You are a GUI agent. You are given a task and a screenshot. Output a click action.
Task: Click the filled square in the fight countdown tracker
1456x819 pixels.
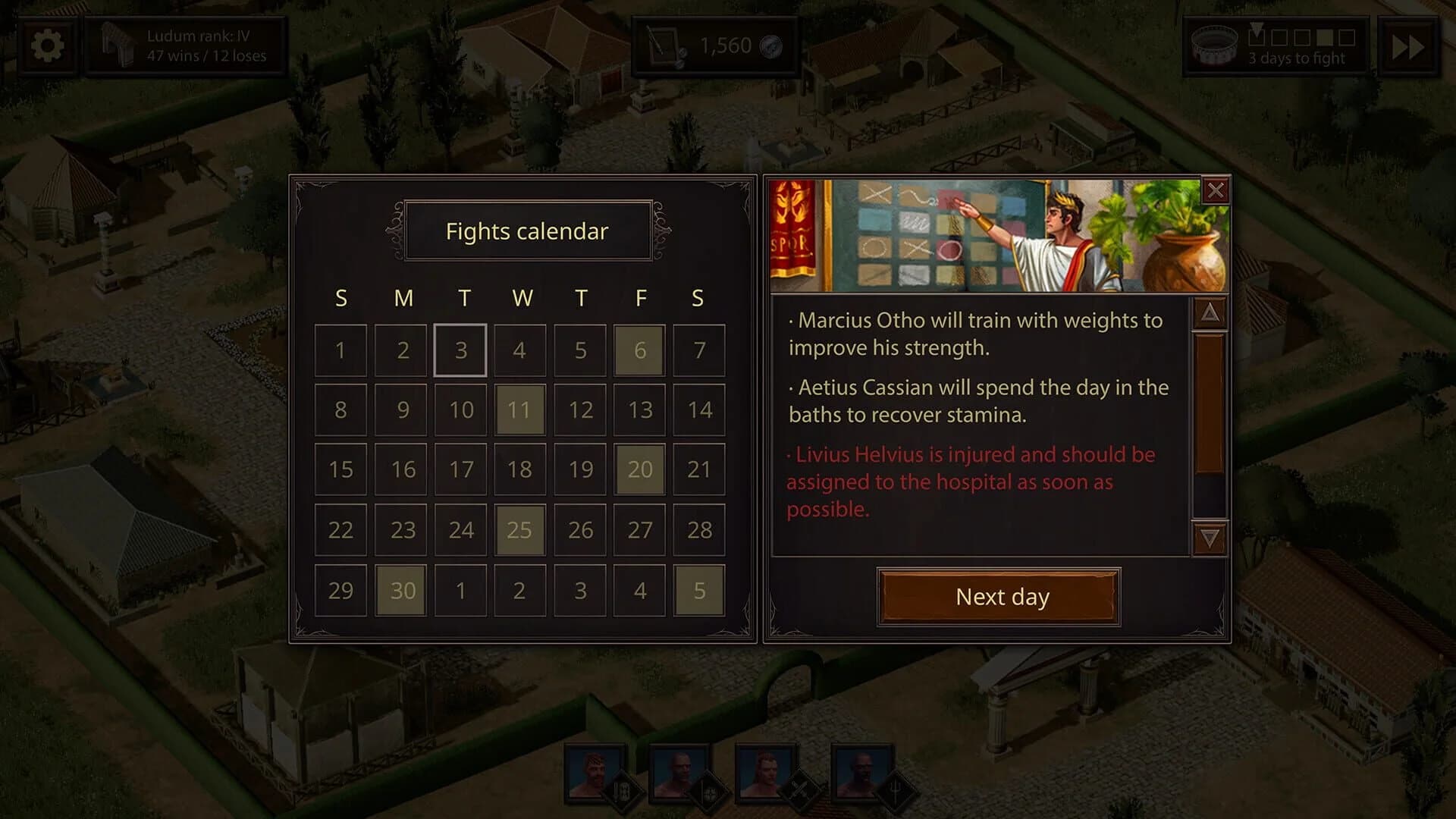point(1325,37)
